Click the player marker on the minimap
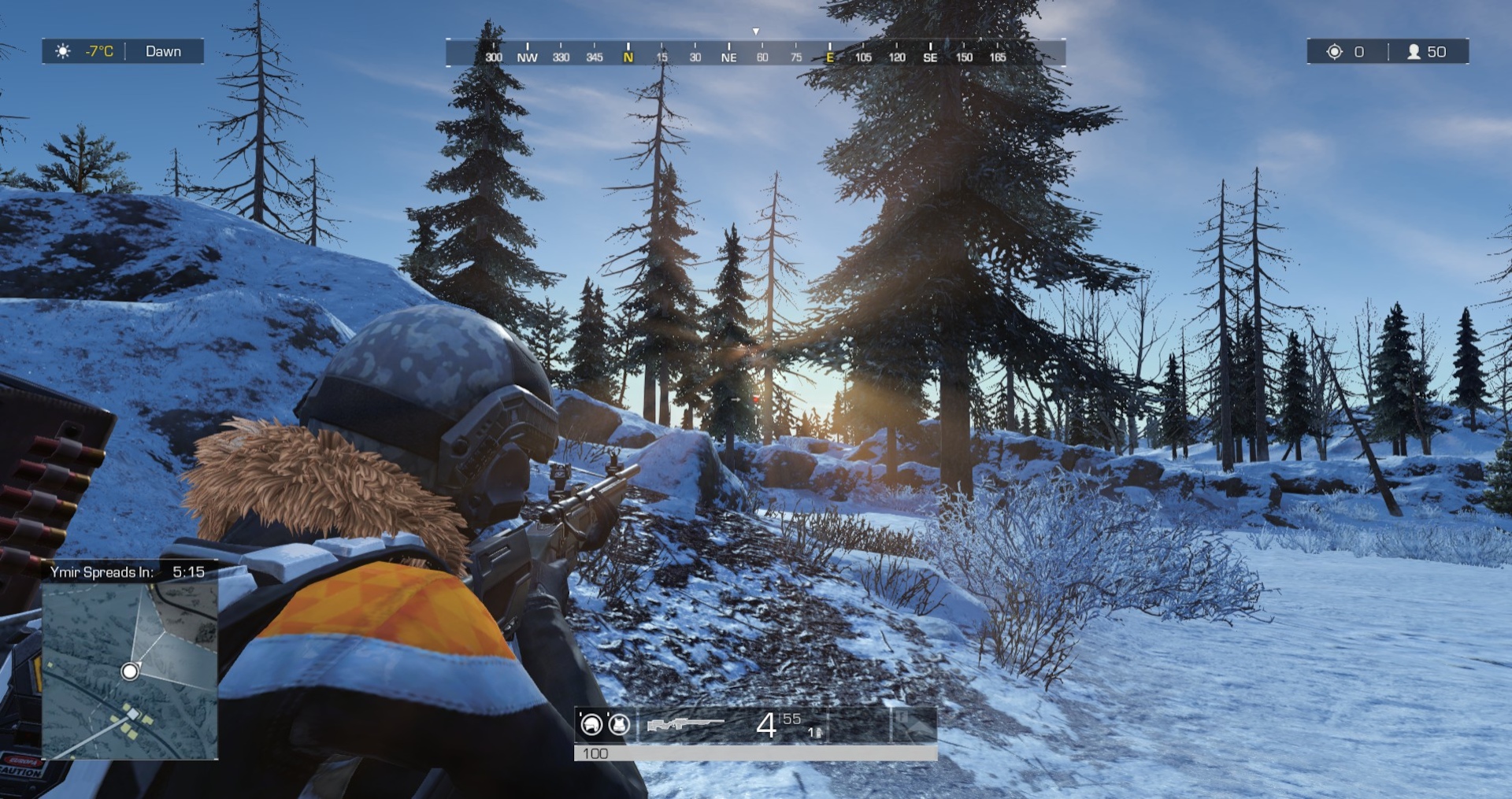Viewport: 1512px width, 799px height. click(130, 671)
